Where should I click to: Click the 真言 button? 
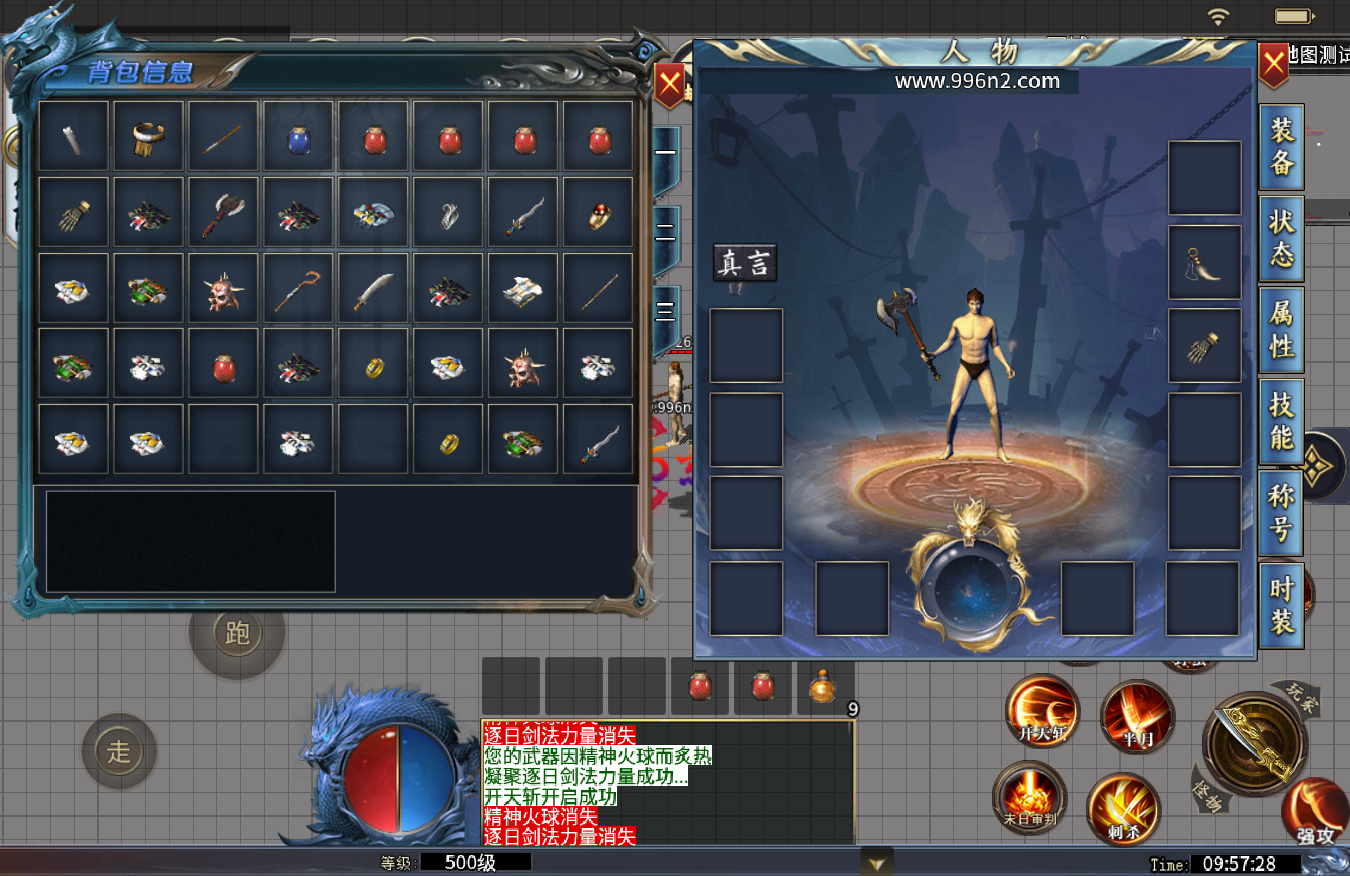(745, 263)
